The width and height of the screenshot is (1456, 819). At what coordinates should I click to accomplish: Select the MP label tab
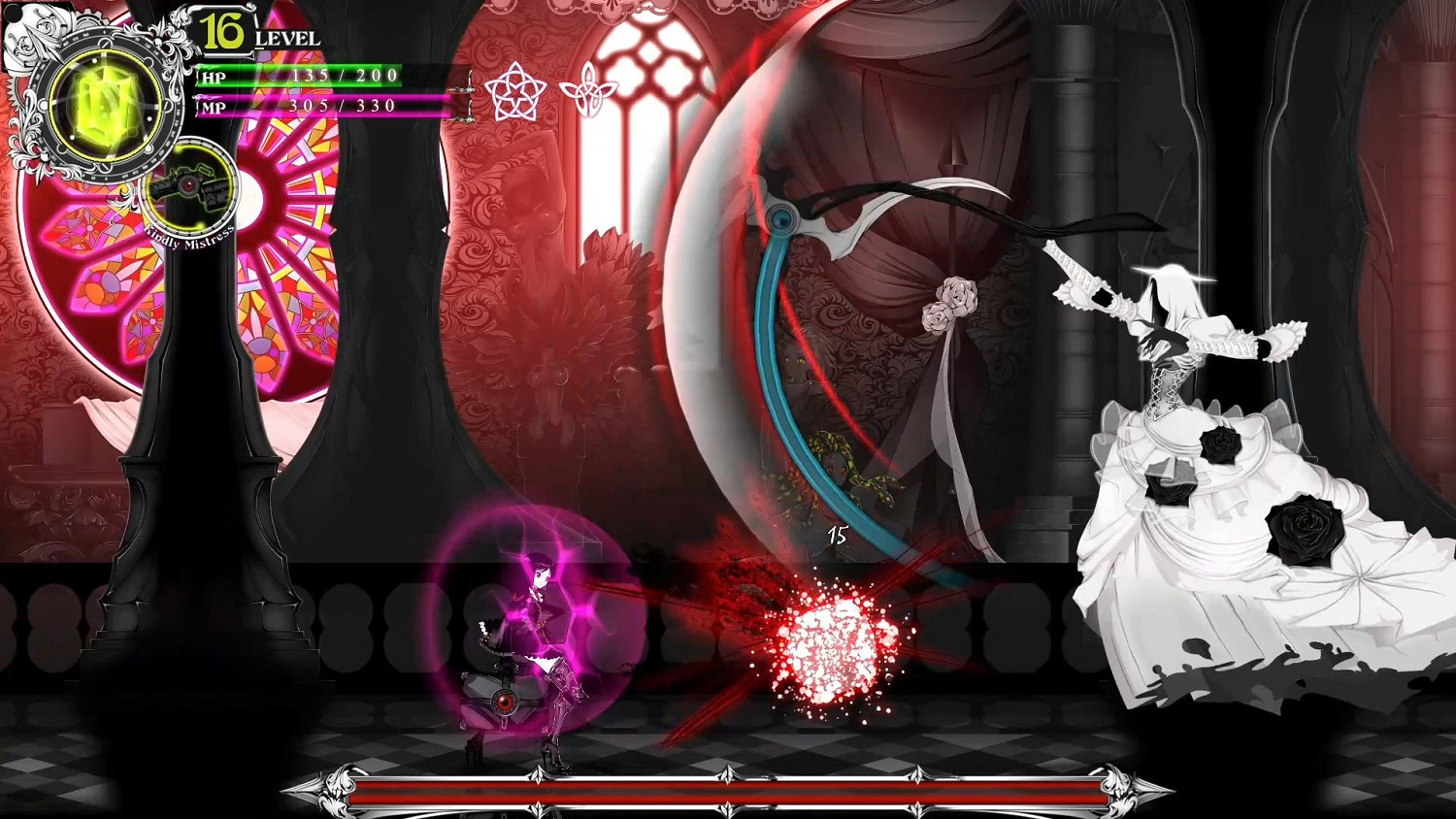coord(213,106)
